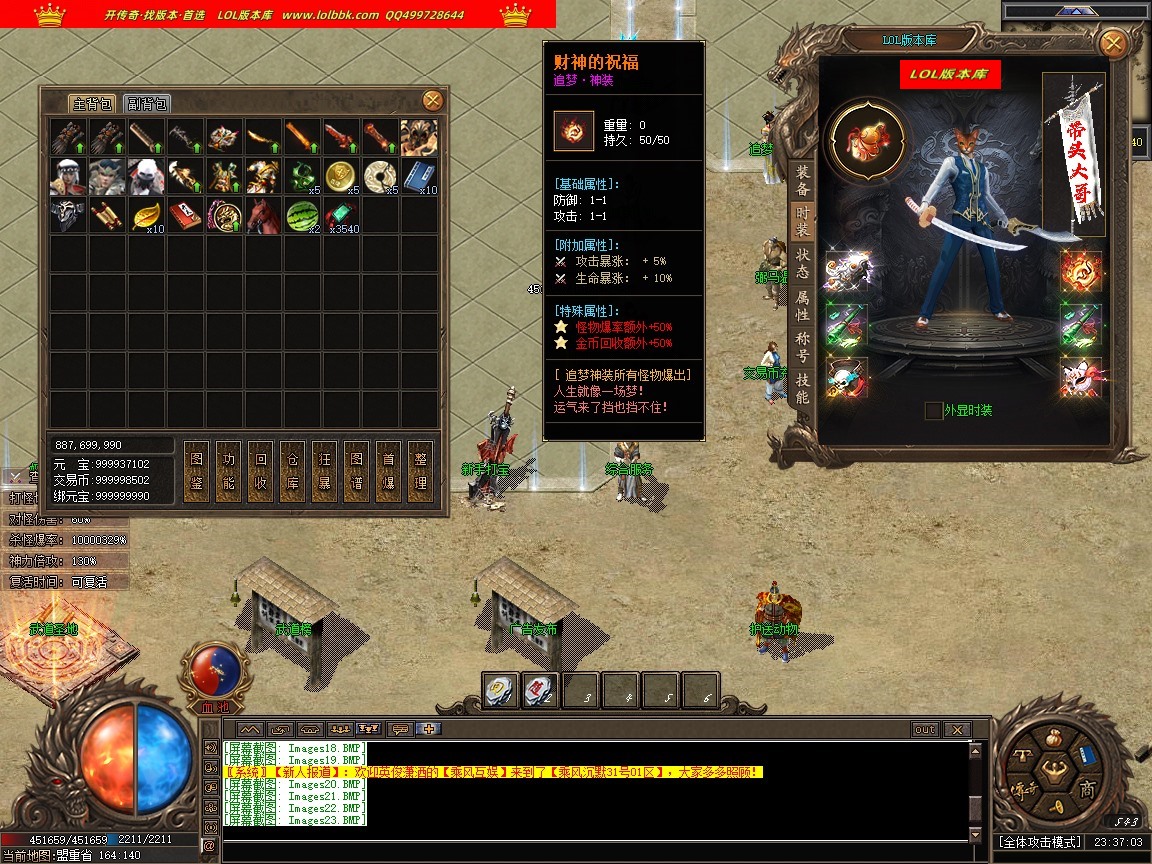Select the skull fashion equipment slot

(x=847, y=378)
